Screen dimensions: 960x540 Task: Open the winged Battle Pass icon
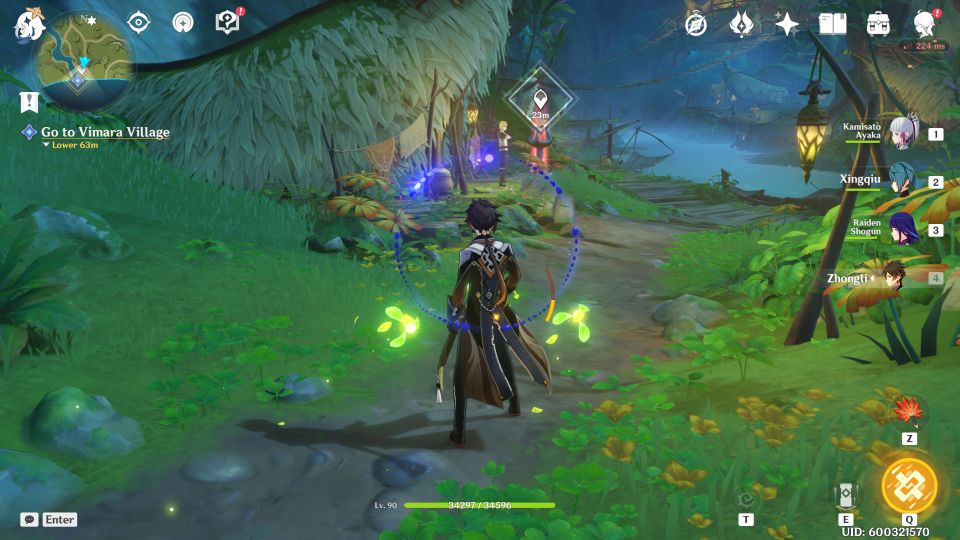coord(741,24)
